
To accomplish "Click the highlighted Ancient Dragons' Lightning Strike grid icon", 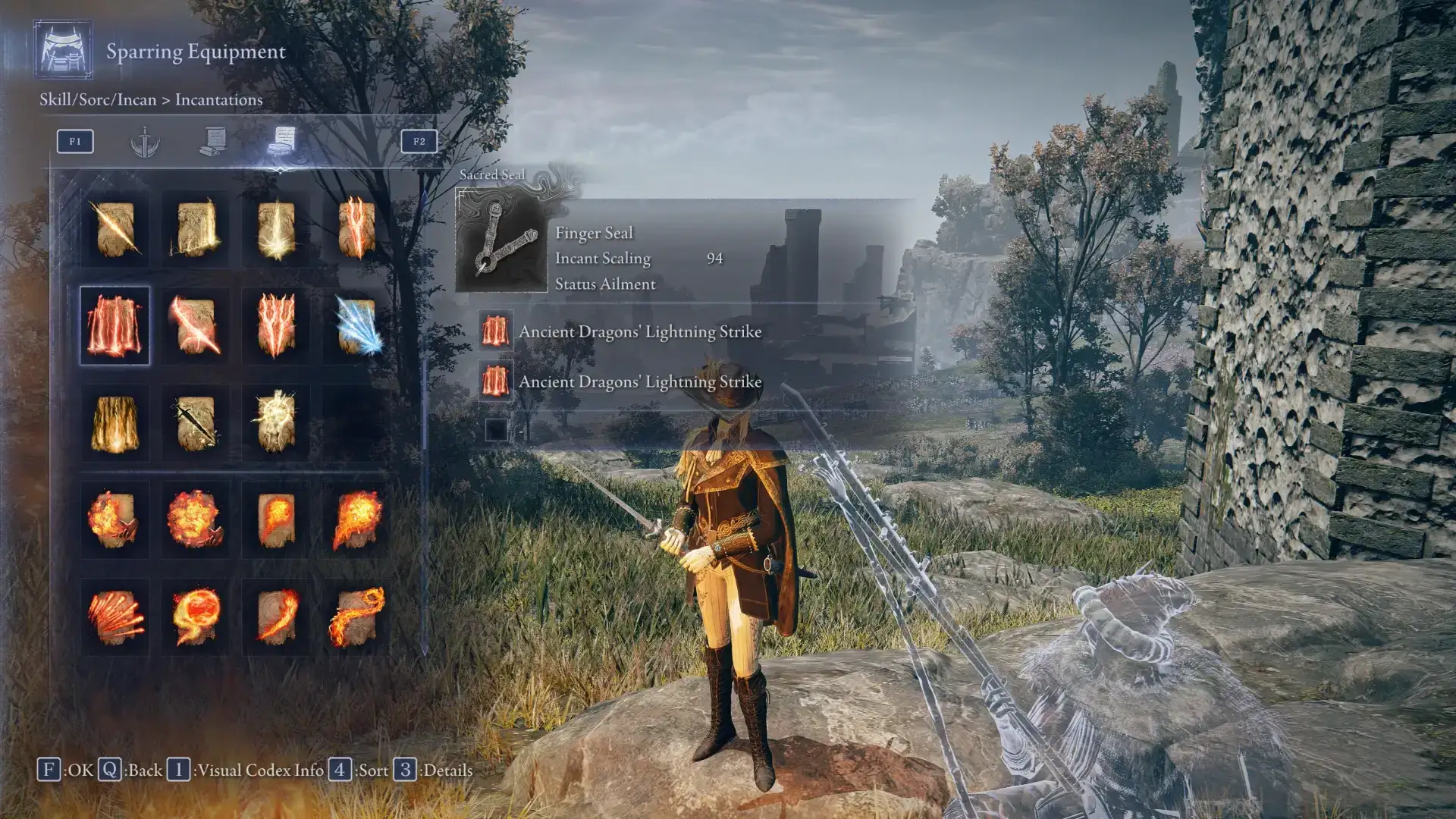I will click(115, 326).
